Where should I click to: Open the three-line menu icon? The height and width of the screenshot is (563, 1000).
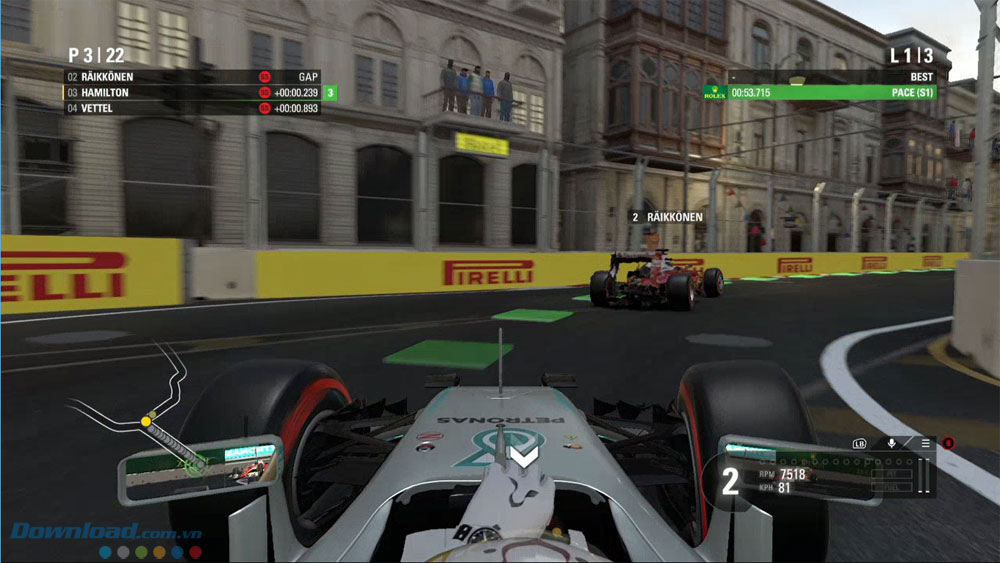(x=926, y=442)
